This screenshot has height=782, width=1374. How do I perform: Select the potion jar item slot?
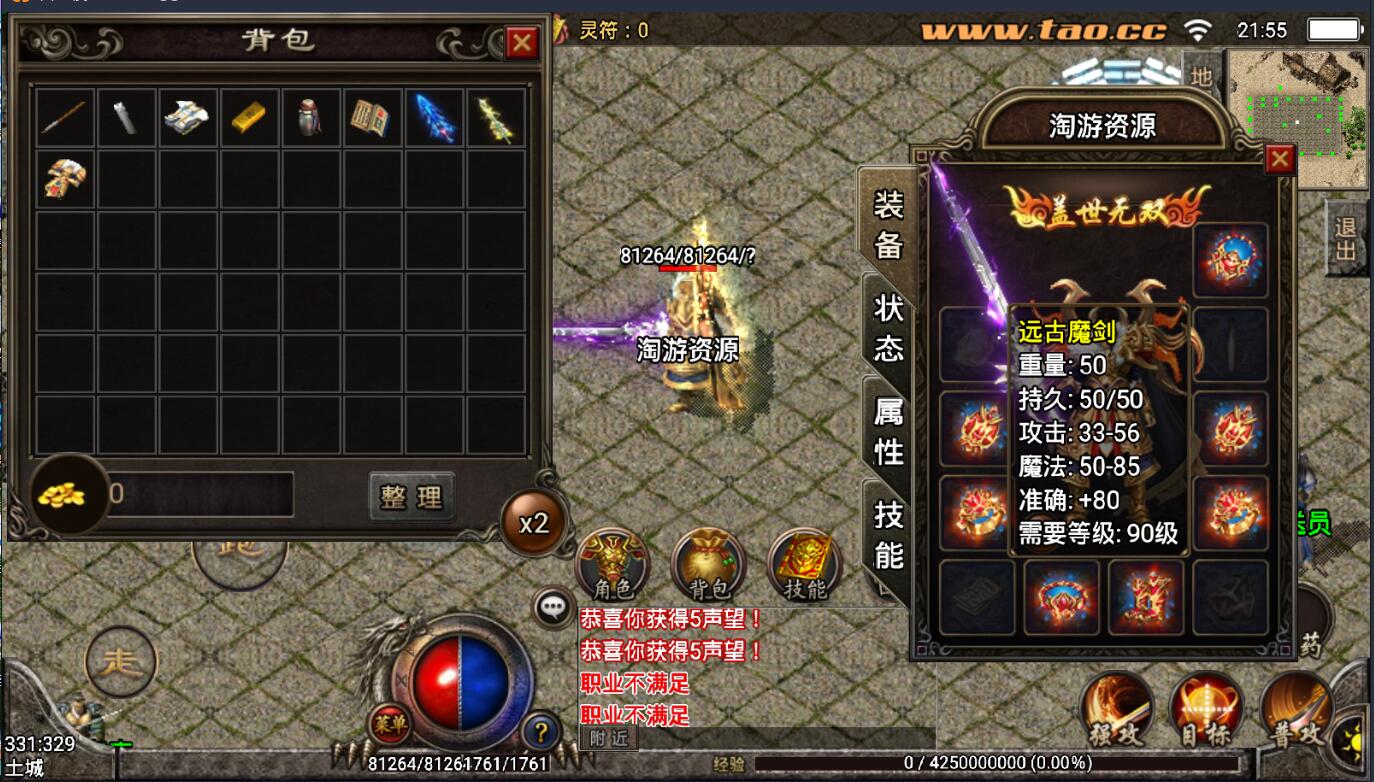point(310,118)
